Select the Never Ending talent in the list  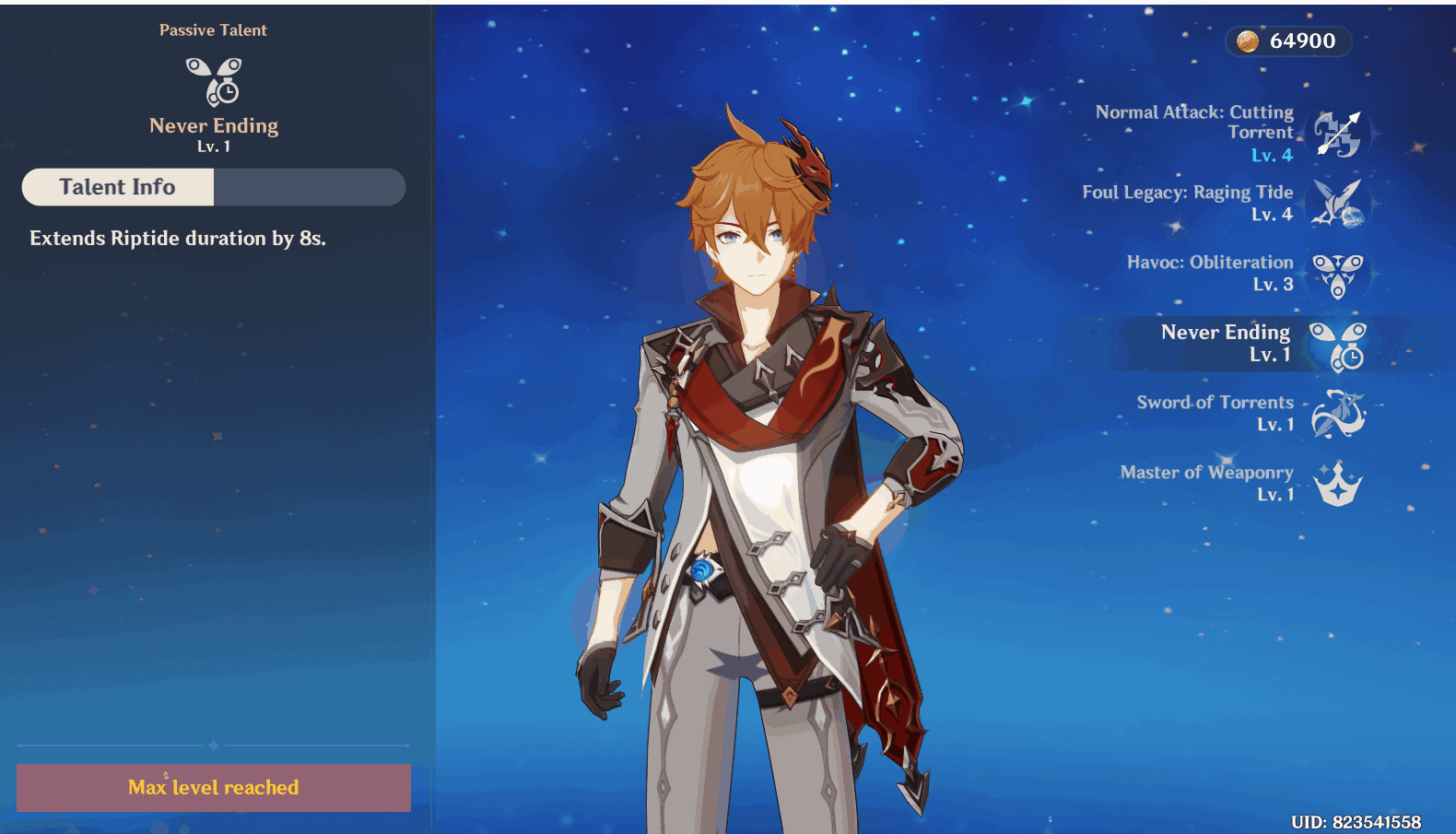pos(1336,345)
